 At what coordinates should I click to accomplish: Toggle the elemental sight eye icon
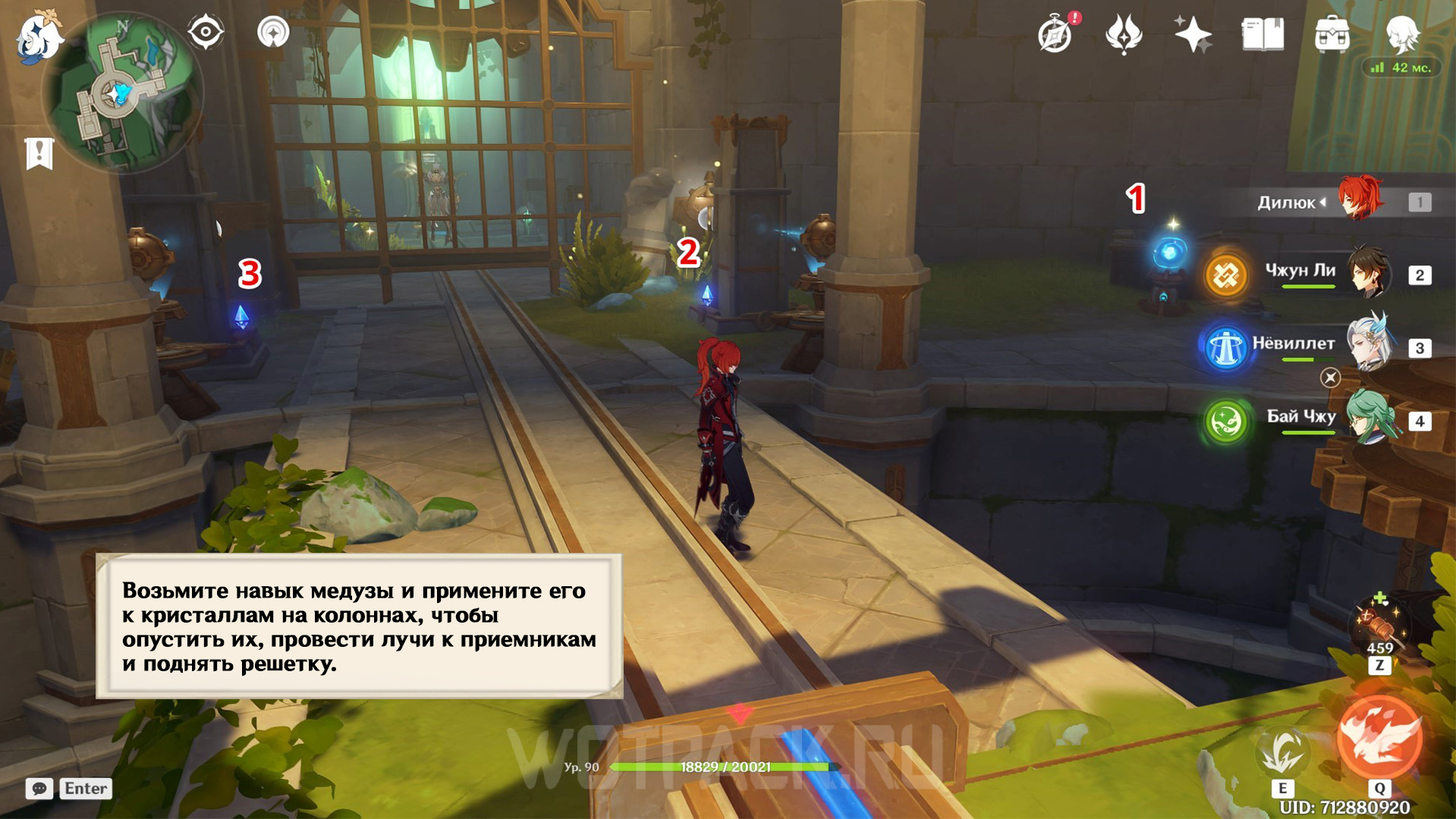[x=206, y=33]
